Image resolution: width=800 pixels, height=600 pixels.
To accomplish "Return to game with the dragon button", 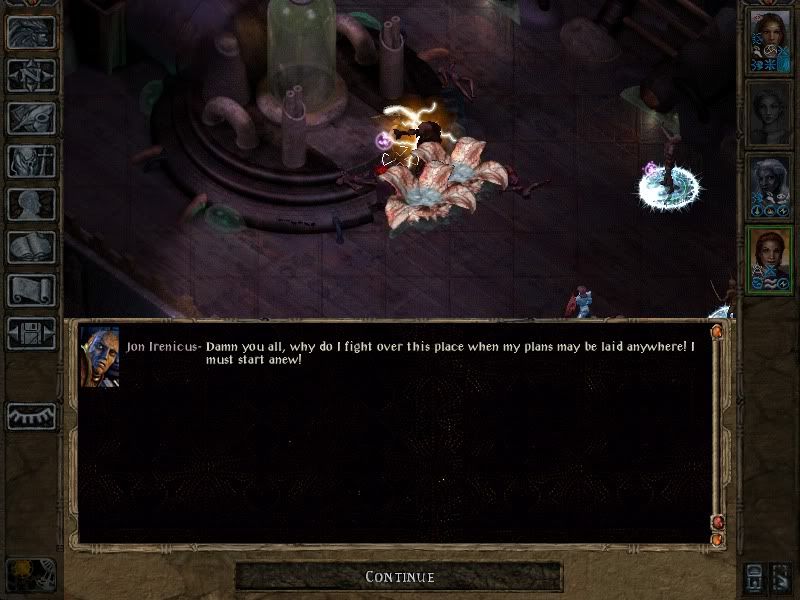I will [31, 32].
